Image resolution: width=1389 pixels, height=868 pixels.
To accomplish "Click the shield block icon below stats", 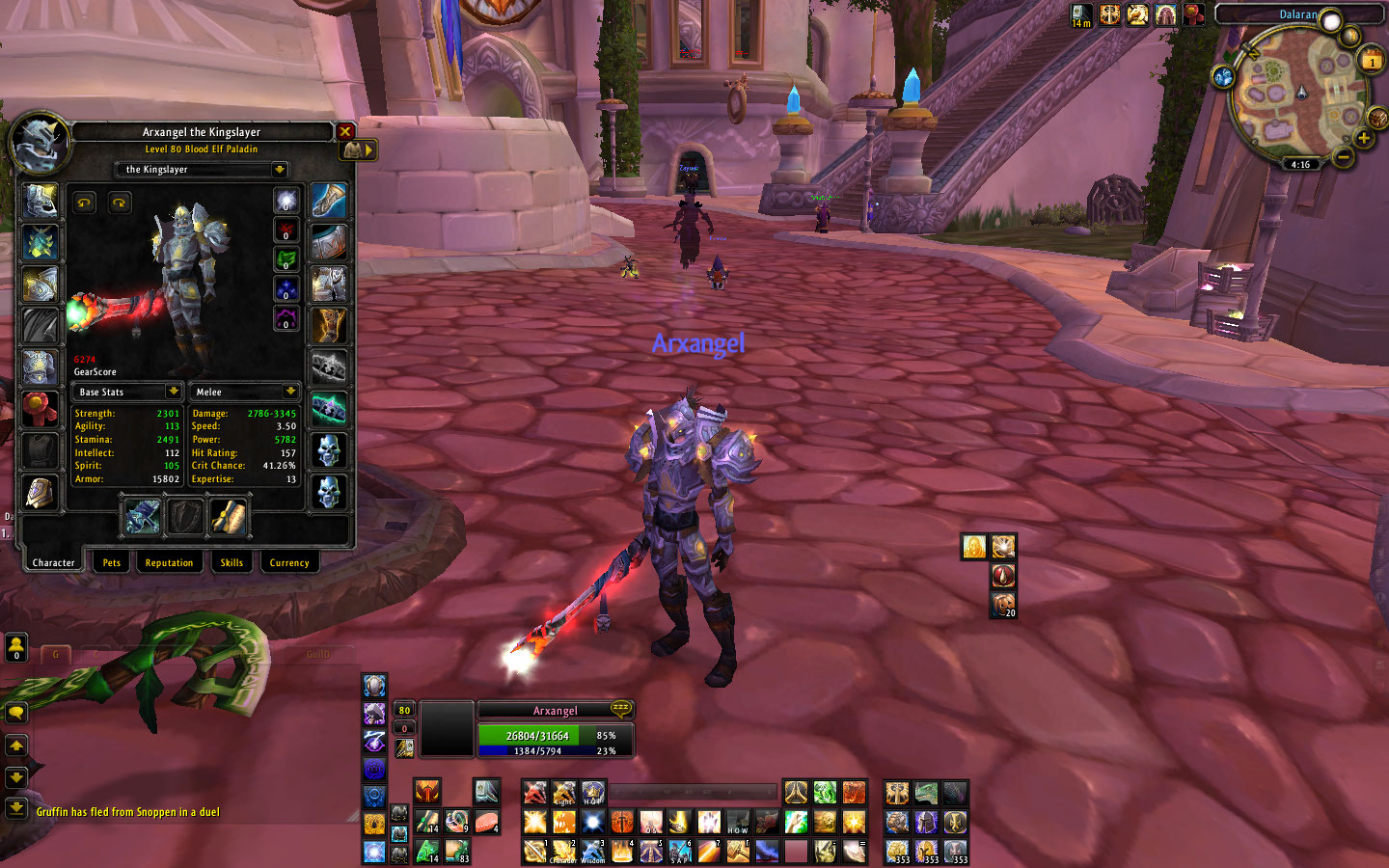I will click(x=185, y=517).
